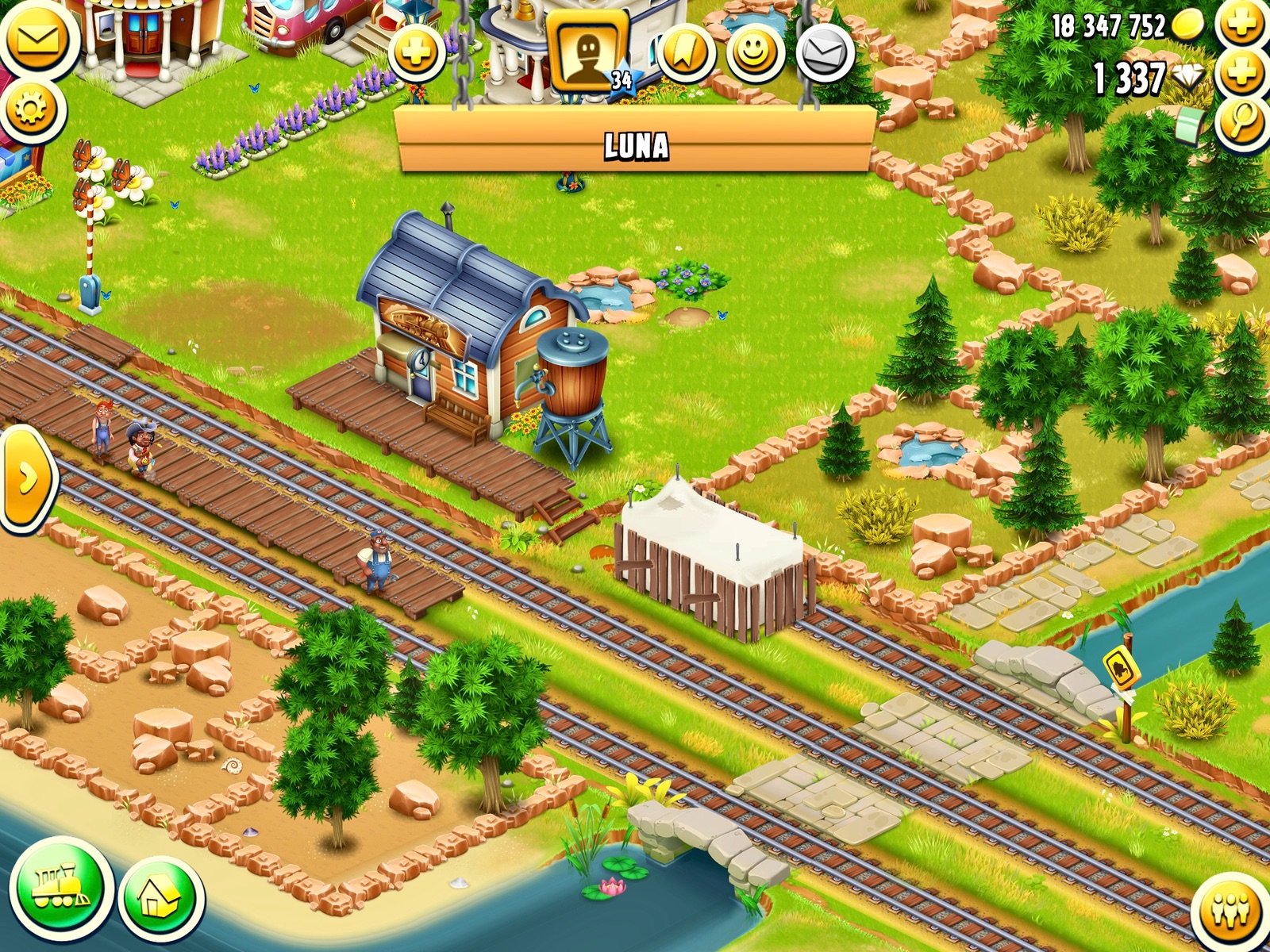Image resolution: width=1270 pixels, height=952 pixels.
Task: Open Luna's level 34 profile avatar
Action: pyautogui.click(x=588, y=54)
